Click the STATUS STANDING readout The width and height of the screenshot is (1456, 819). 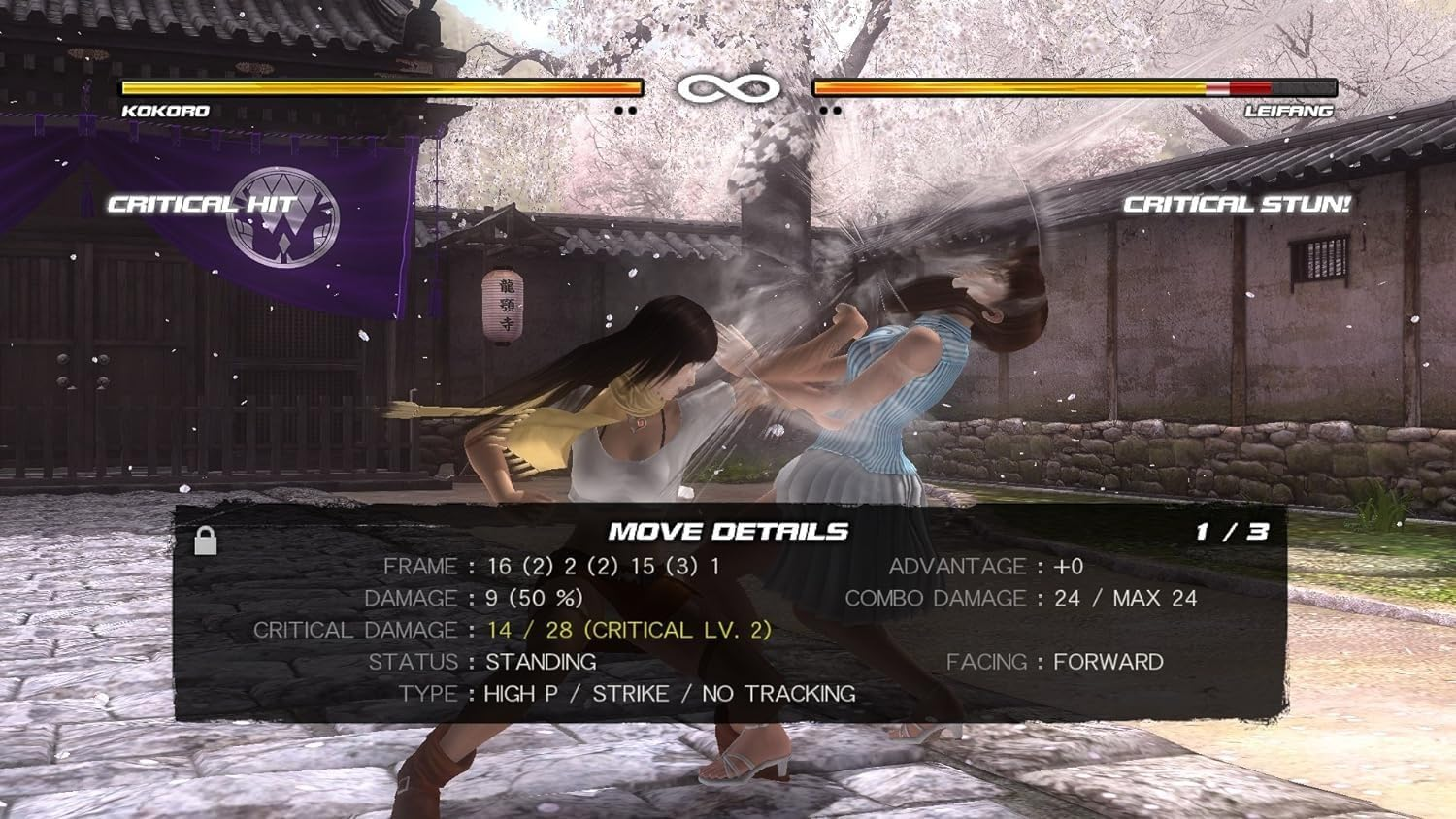[485, 661]
